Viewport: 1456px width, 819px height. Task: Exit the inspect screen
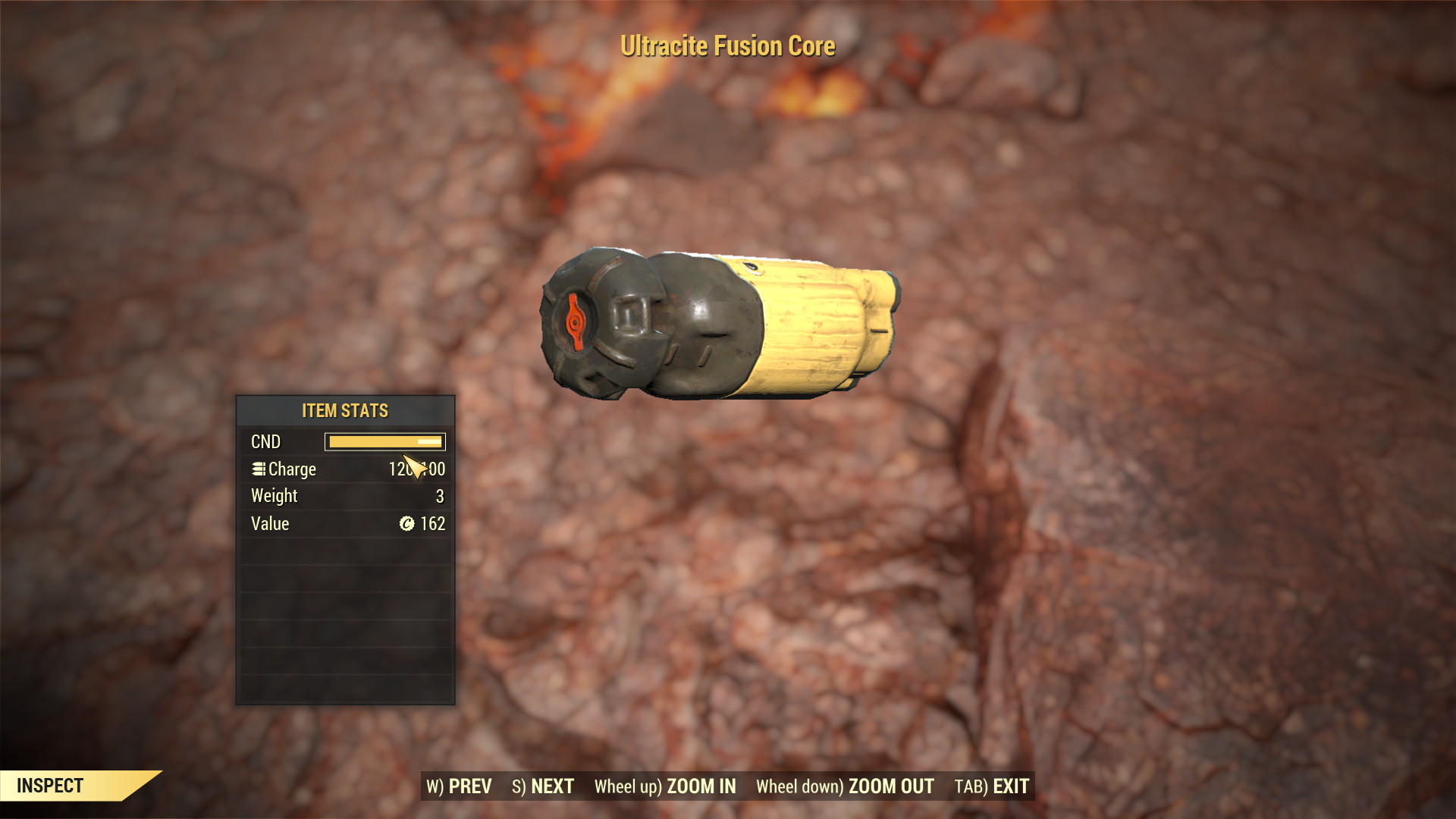[x=992, y=786]
